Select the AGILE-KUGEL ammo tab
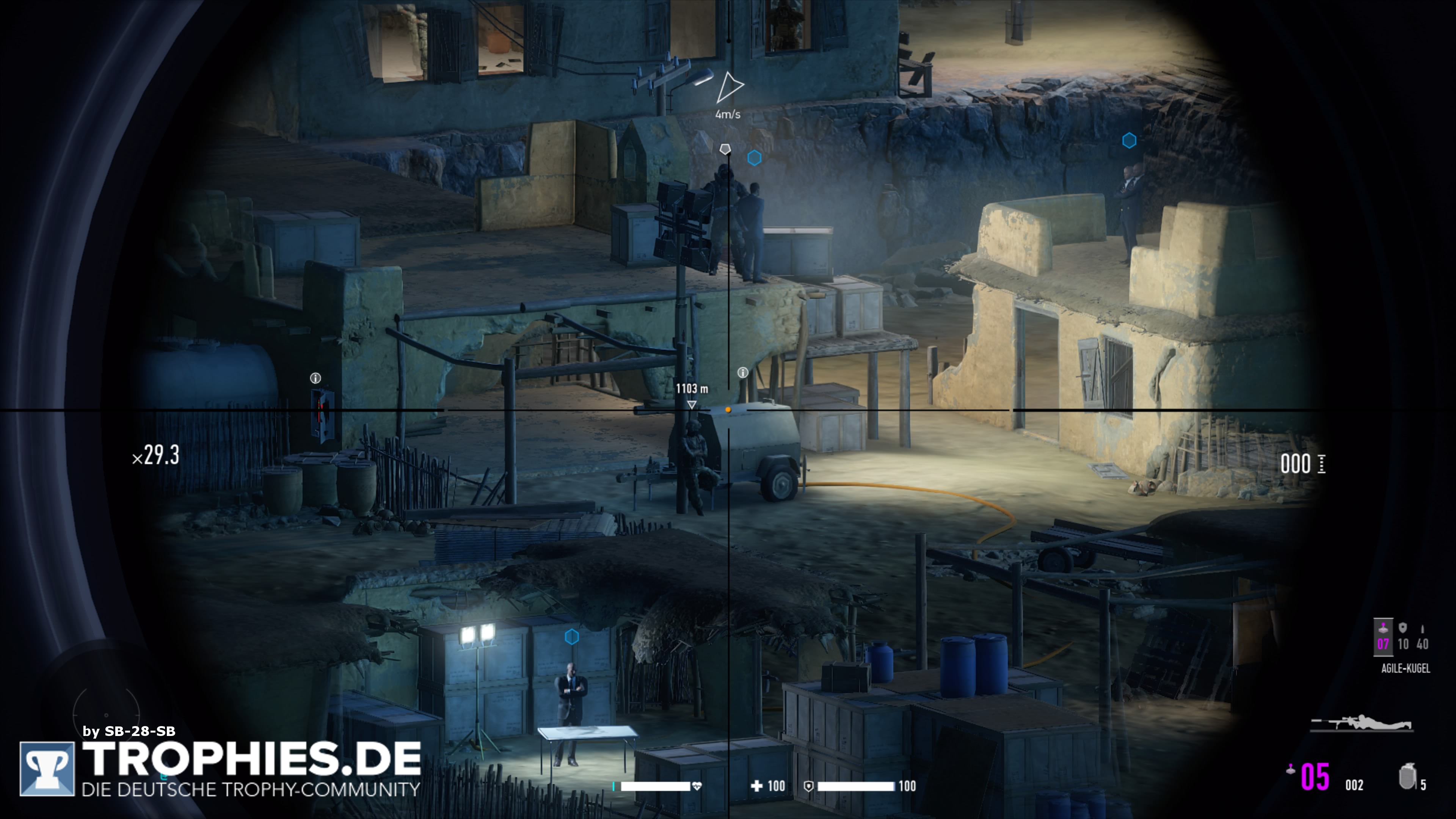This screenshot has height=819, width=1456. (1406, 668)
